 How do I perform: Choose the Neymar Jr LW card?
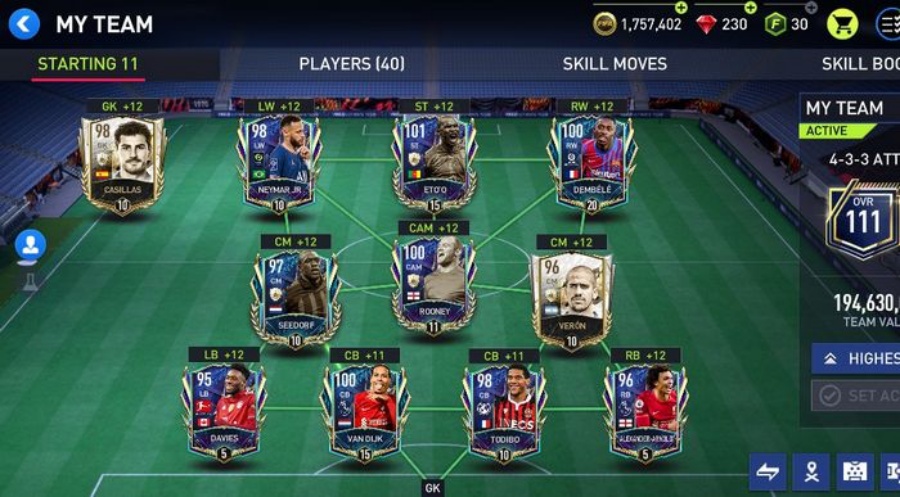[x=279, y=164]
